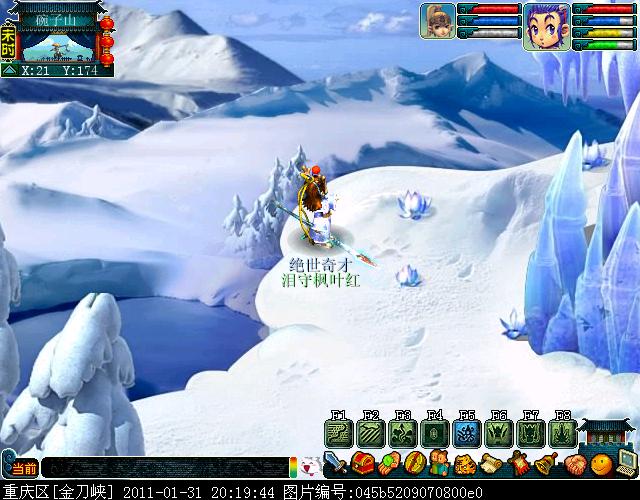Activate the F5 blue skill icon
Screen dimensions: 640x500
pos(465,433)
